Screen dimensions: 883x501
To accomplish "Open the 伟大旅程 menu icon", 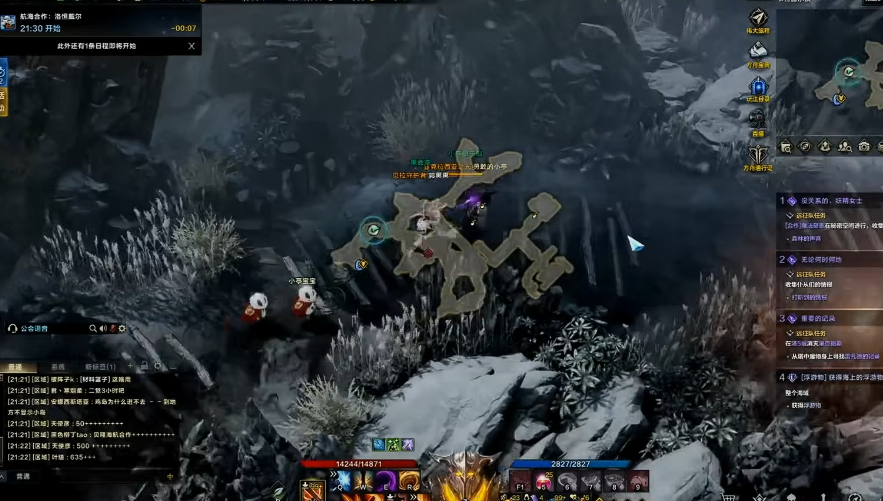I will click(x=758, y=20).
